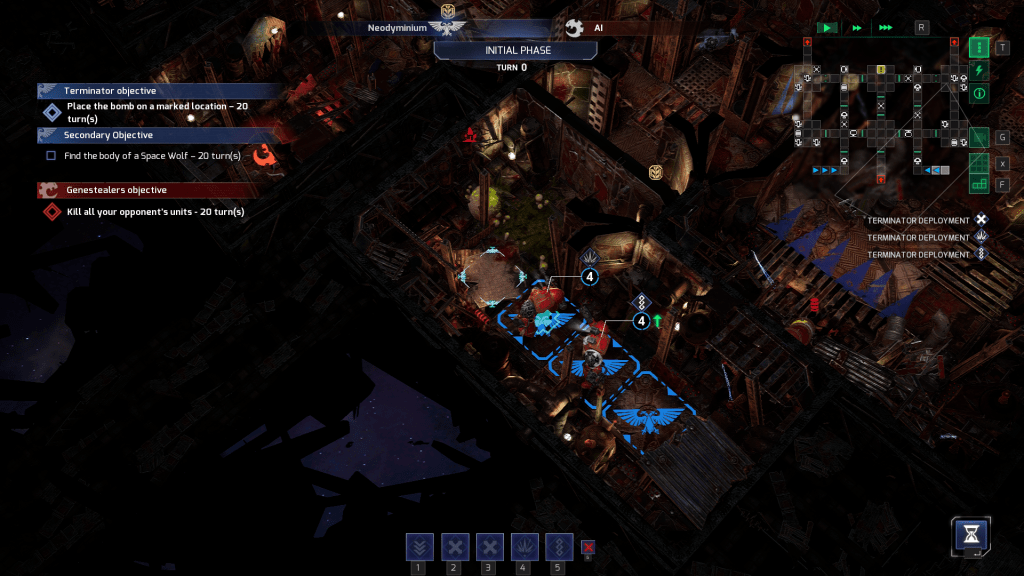Set game speed to double fast-forward
This screenshot has width=1024, height=576.
[857, 28]
